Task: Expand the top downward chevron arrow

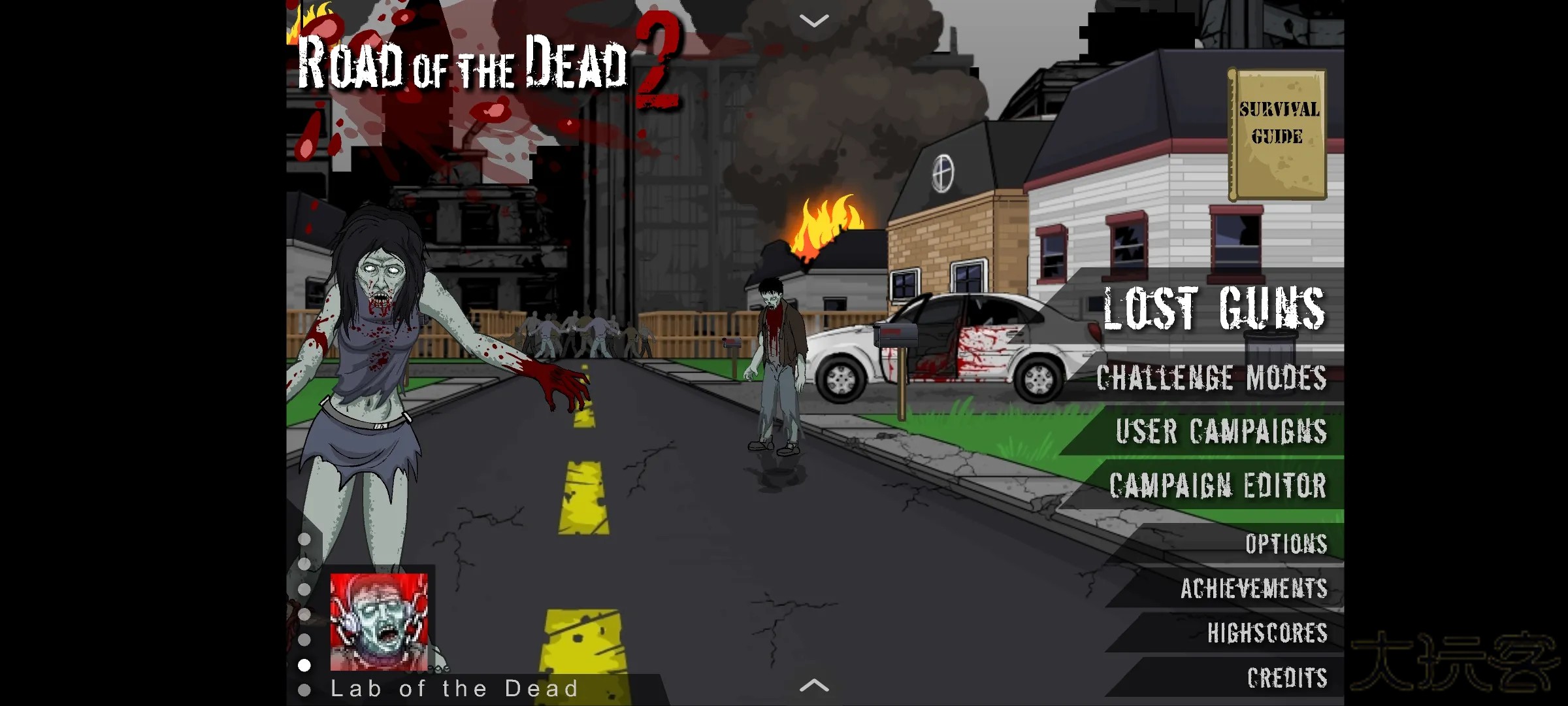Action: [814, 21]
